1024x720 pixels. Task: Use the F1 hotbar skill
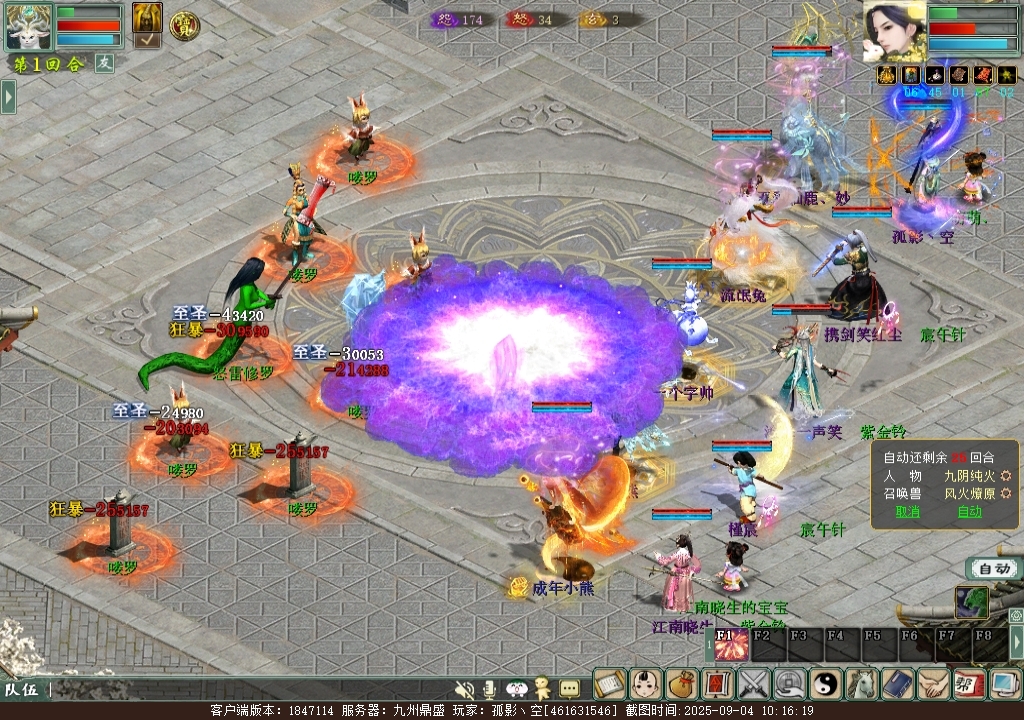tap(731, 646)
